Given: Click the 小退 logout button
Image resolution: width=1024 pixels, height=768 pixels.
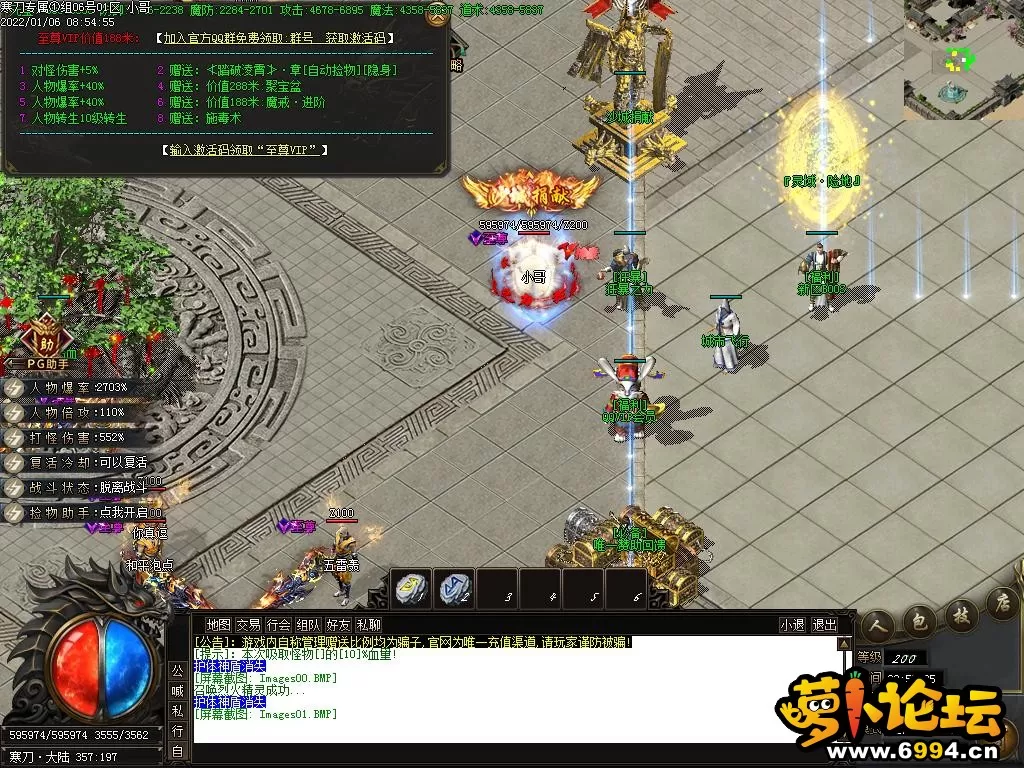Looking at the screenshot, I should tap(793, 625).
